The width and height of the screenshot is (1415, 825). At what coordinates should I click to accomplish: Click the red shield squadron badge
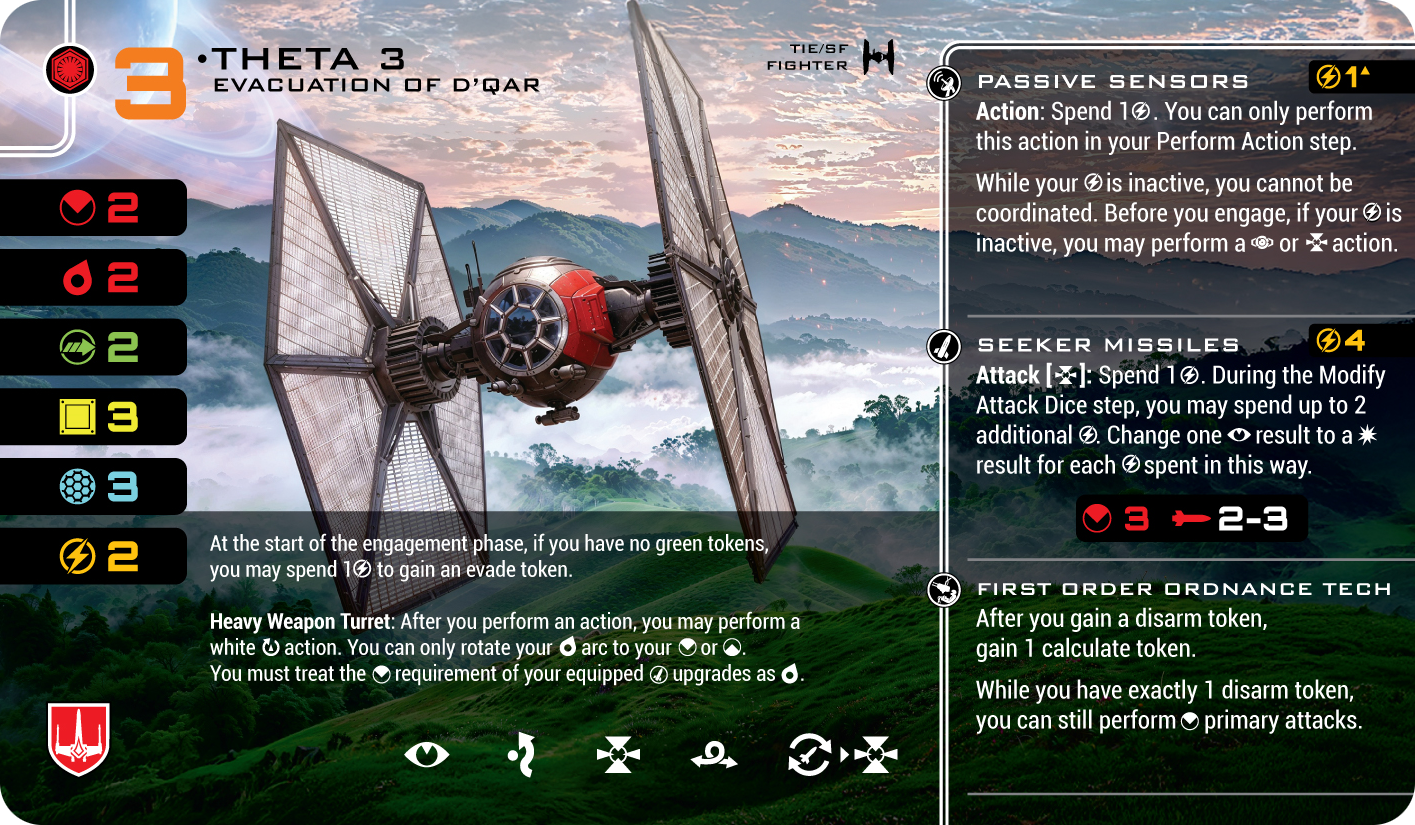78,739
